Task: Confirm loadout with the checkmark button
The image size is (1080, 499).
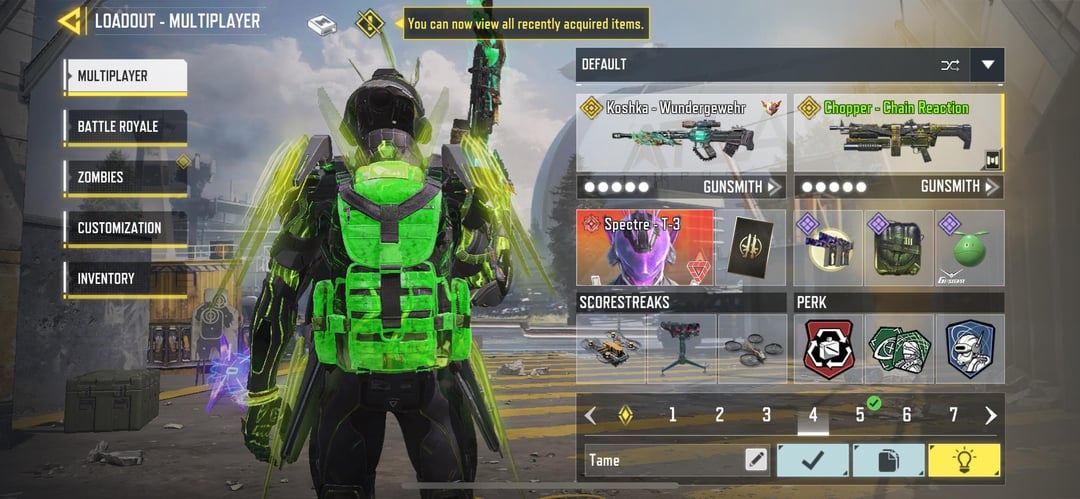Action: pyautogui.click(x=813, y=460)
